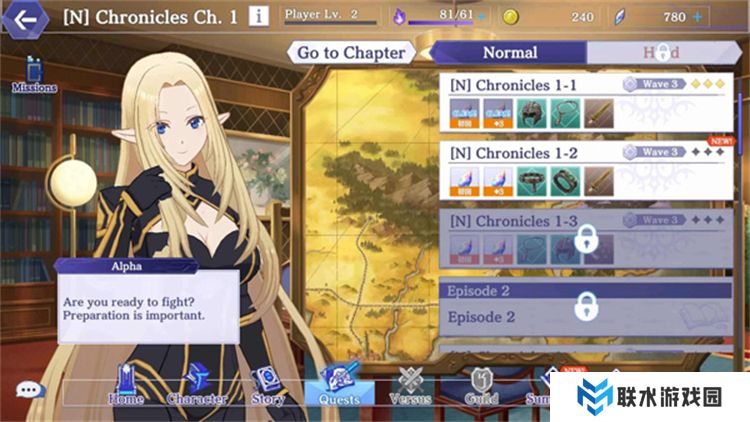The height and width of the screenshot is (422, 750).
Task: Switch to the locked Hard tab
Action: click(x=660, y=52)
